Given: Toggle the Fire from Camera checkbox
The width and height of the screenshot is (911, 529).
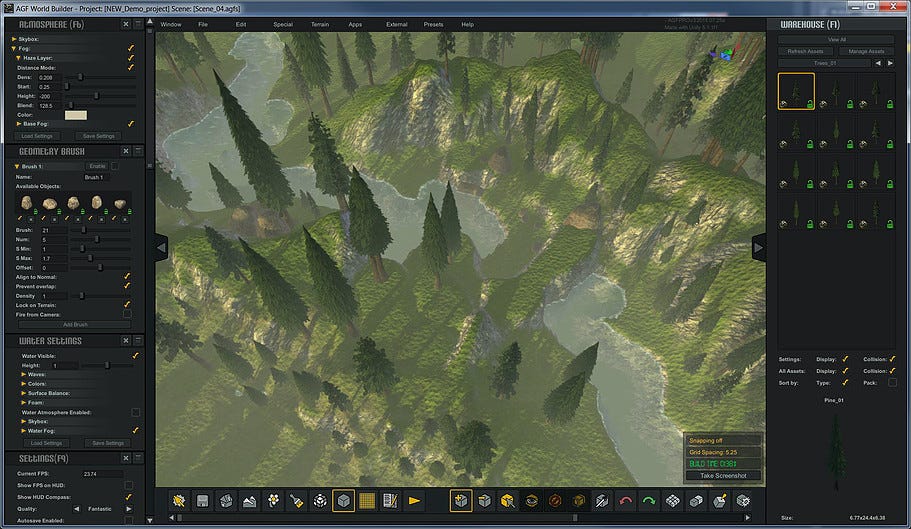Looking at the screenshot, I should coord(127,314).
